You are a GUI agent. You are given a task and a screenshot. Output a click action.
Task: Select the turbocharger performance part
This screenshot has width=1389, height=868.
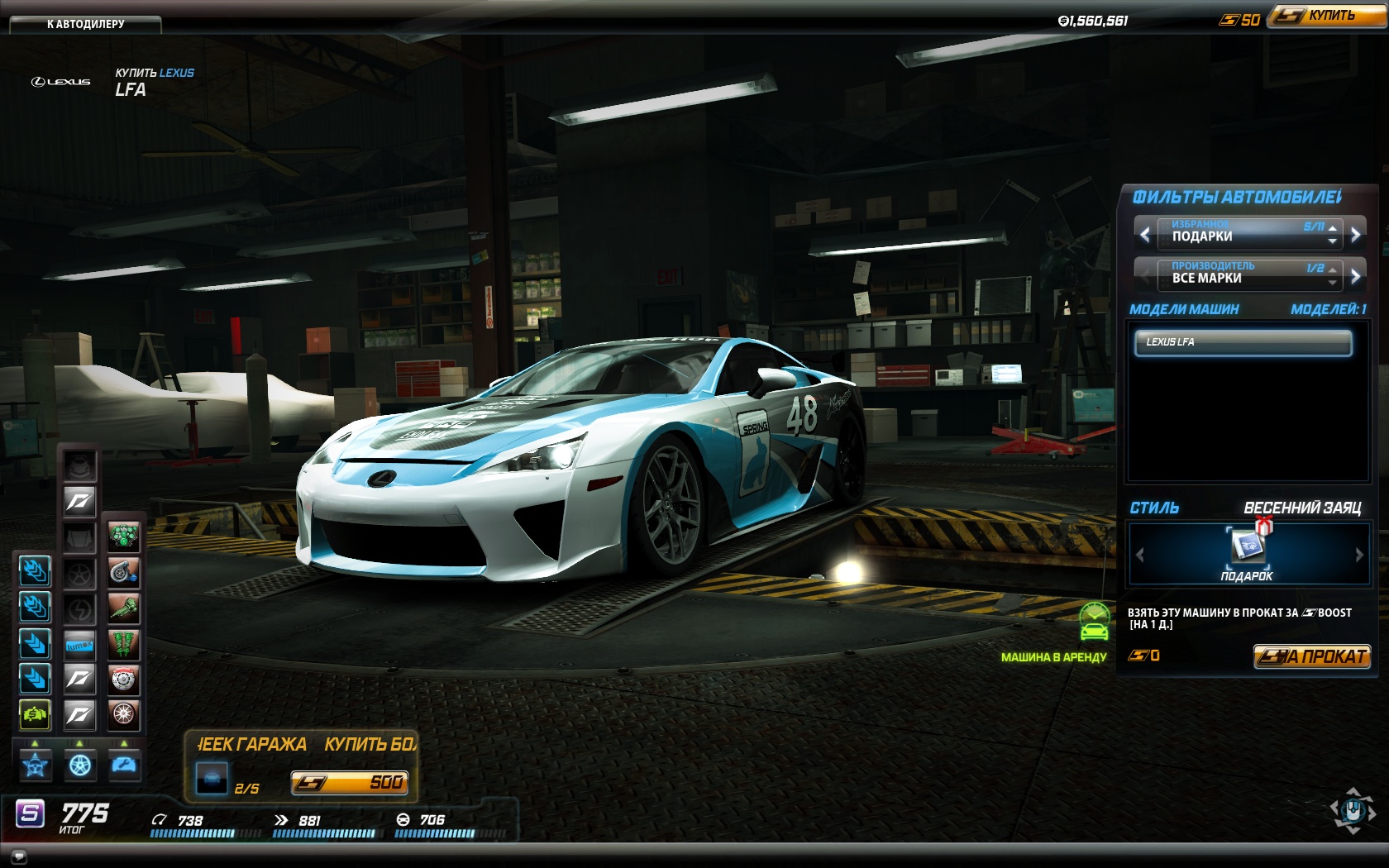[x=124, y=572]
